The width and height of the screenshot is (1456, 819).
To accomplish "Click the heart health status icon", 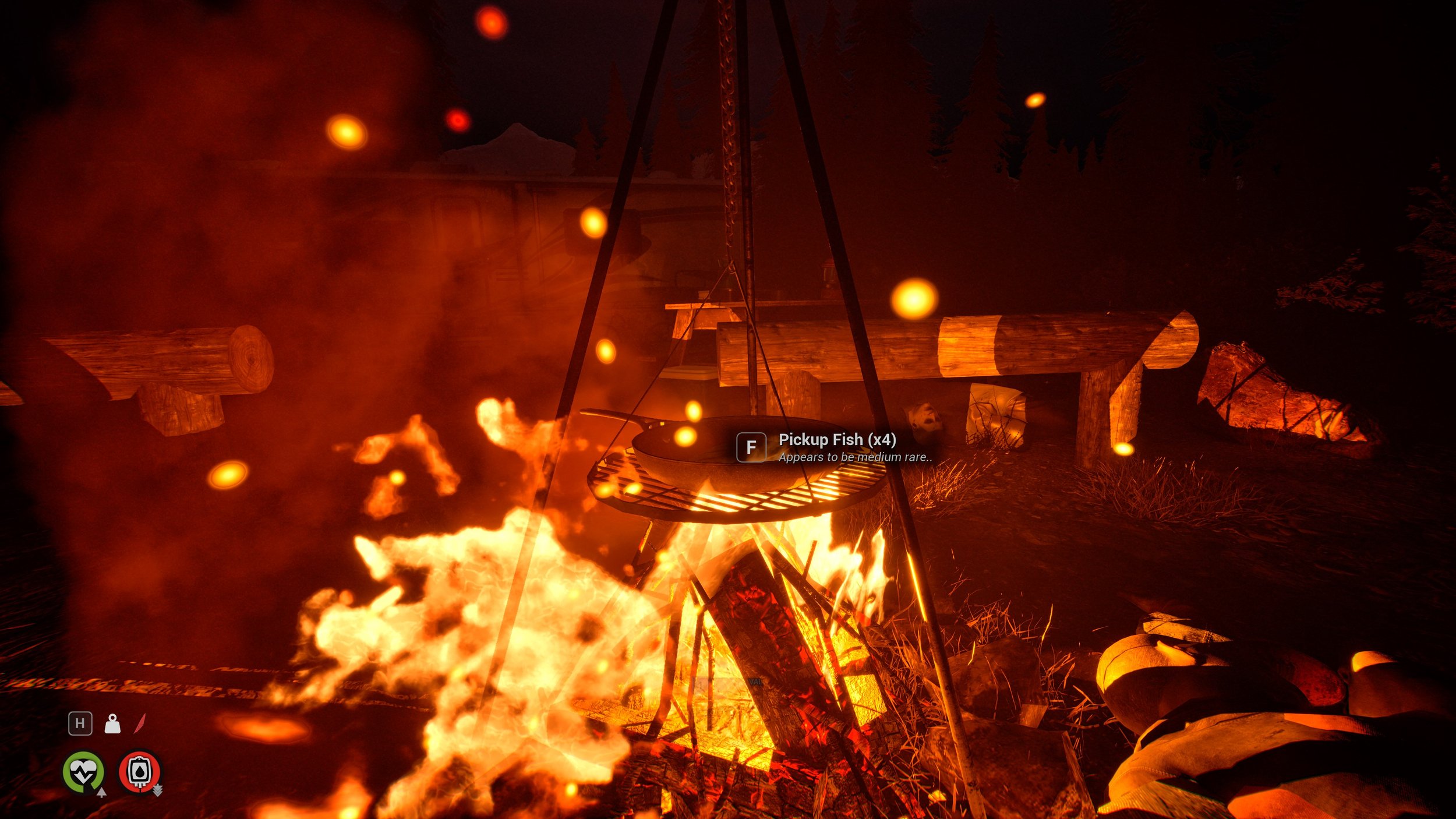I will click(84, 772).
